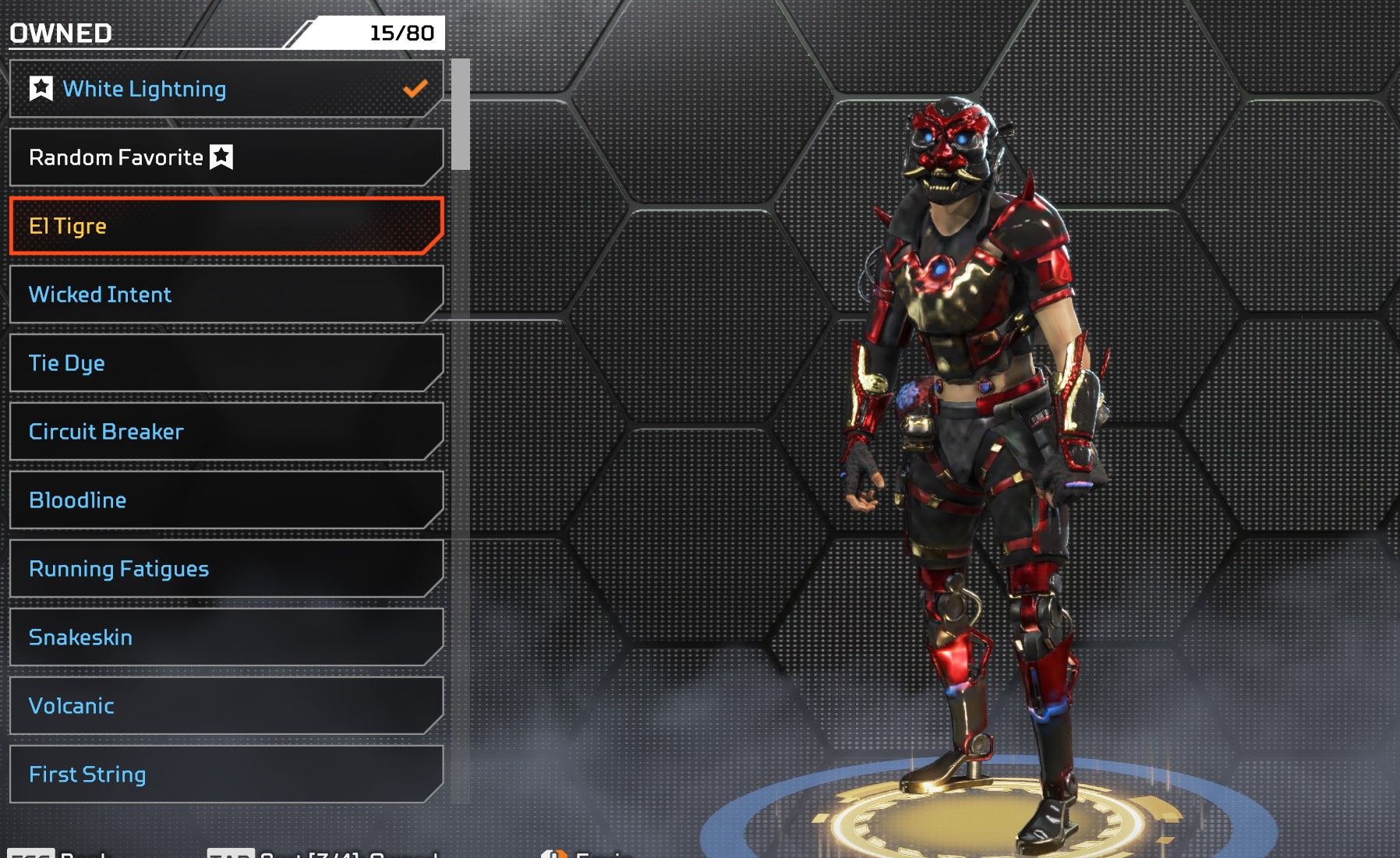Viewport: 1400px width, 858px height.
Task: Select the Bloodline skin entry
Action: click(226, 500)
